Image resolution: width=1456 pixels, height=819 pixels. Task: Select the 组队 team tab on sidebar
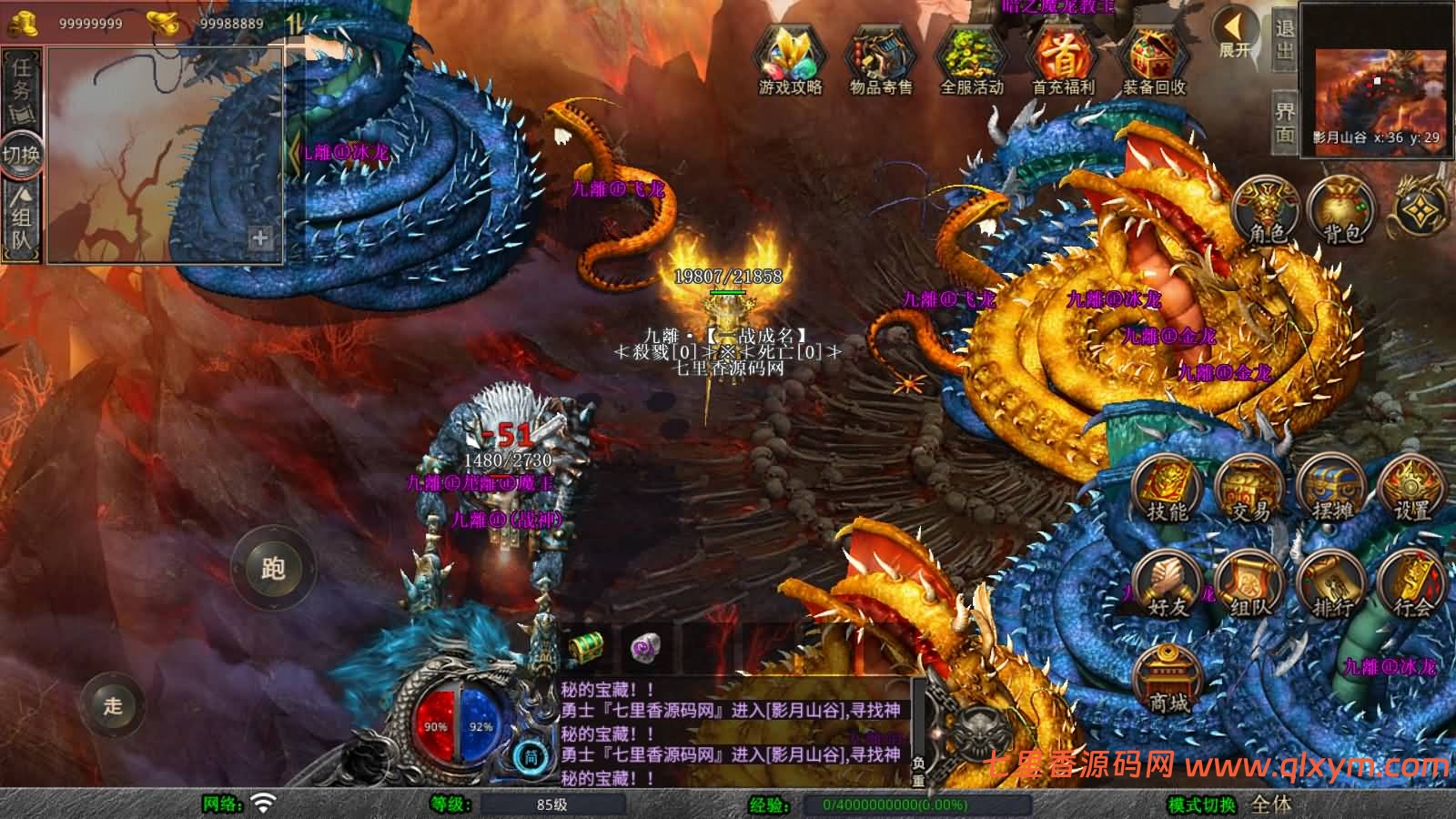click(x=20, y=219)
